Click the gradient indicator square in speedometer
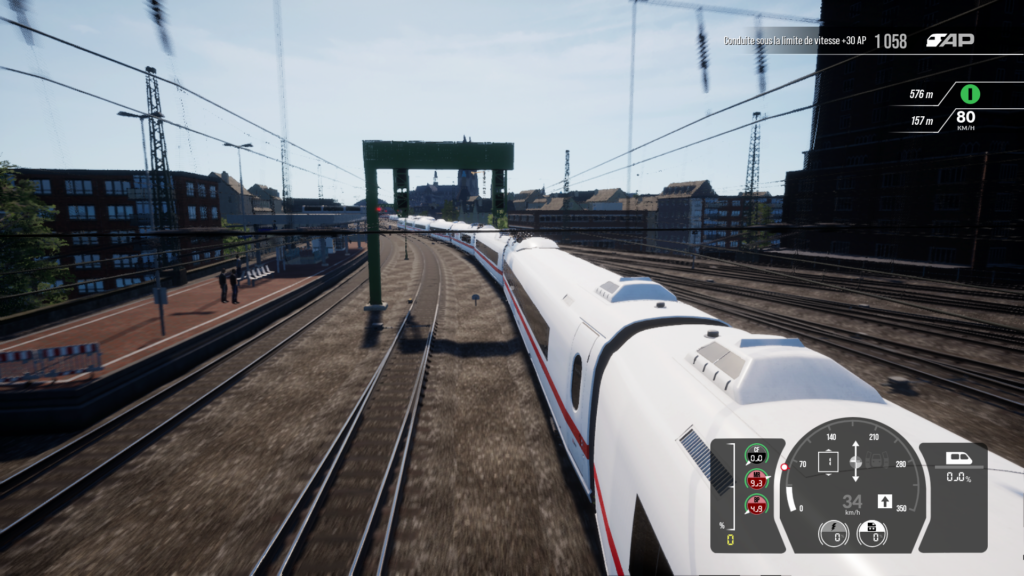1024x576 pixels. pyautogui.click(x=828, y=462)
